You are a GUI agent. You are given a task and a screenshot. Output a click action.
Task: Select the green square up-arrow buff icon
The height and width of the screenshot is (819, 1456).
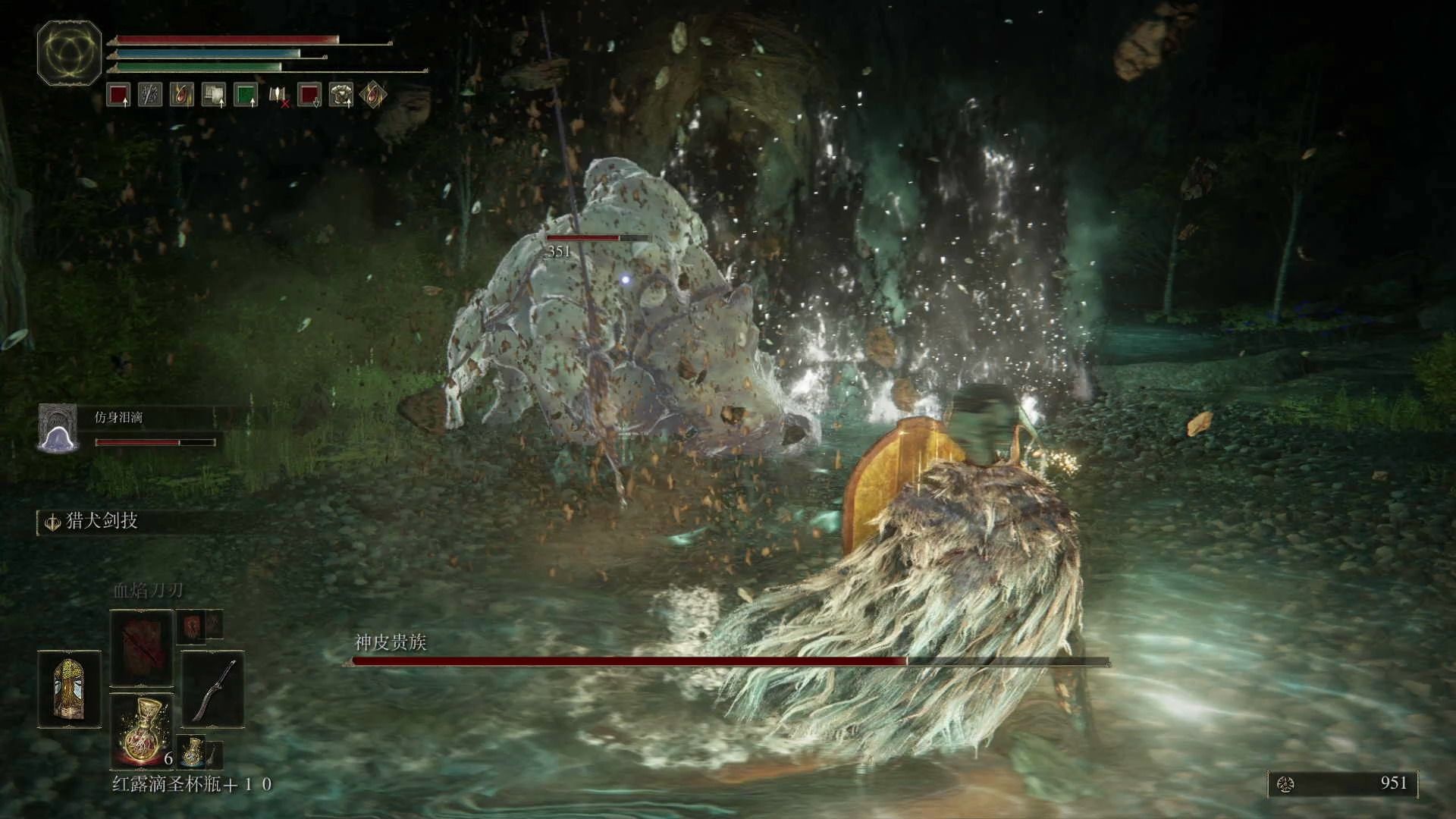click(246, 96)
